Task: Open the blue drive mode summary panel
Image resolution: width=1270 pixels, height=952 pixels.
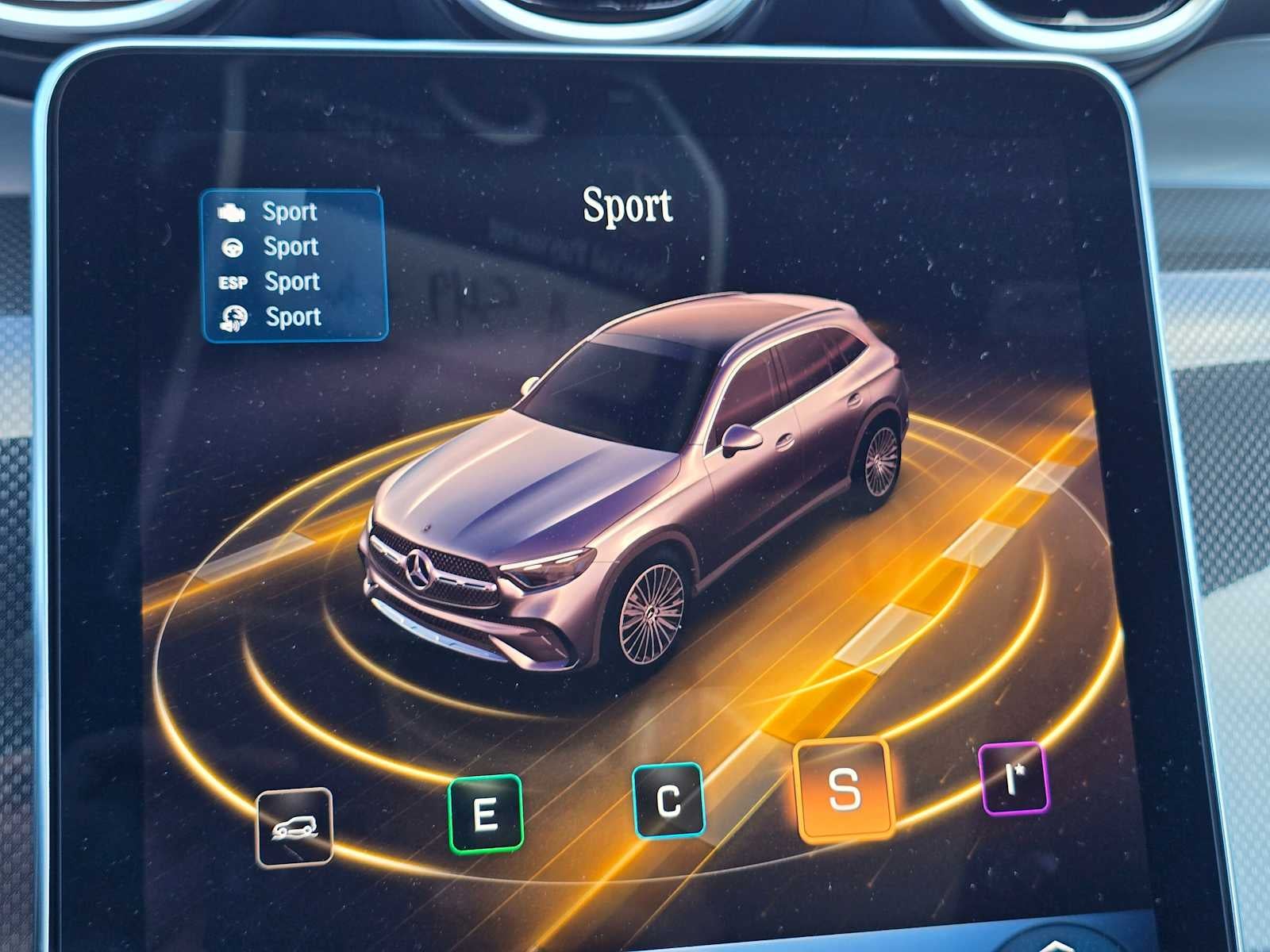Action: (x=294, y=264)
